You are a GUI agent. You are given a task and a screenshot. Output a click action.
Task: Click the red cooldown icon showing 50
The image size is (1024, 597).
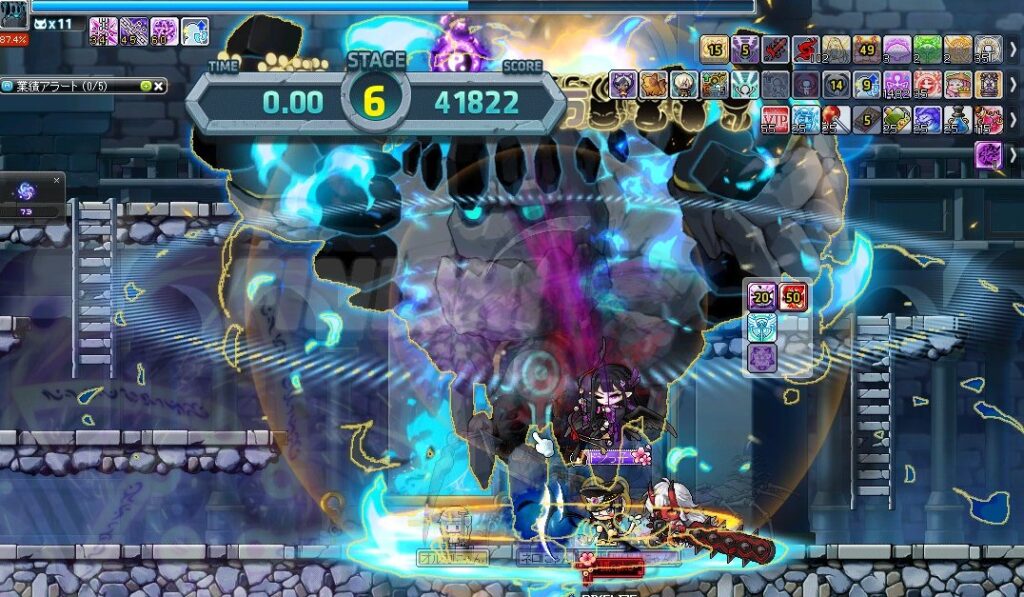coord(794,296)
